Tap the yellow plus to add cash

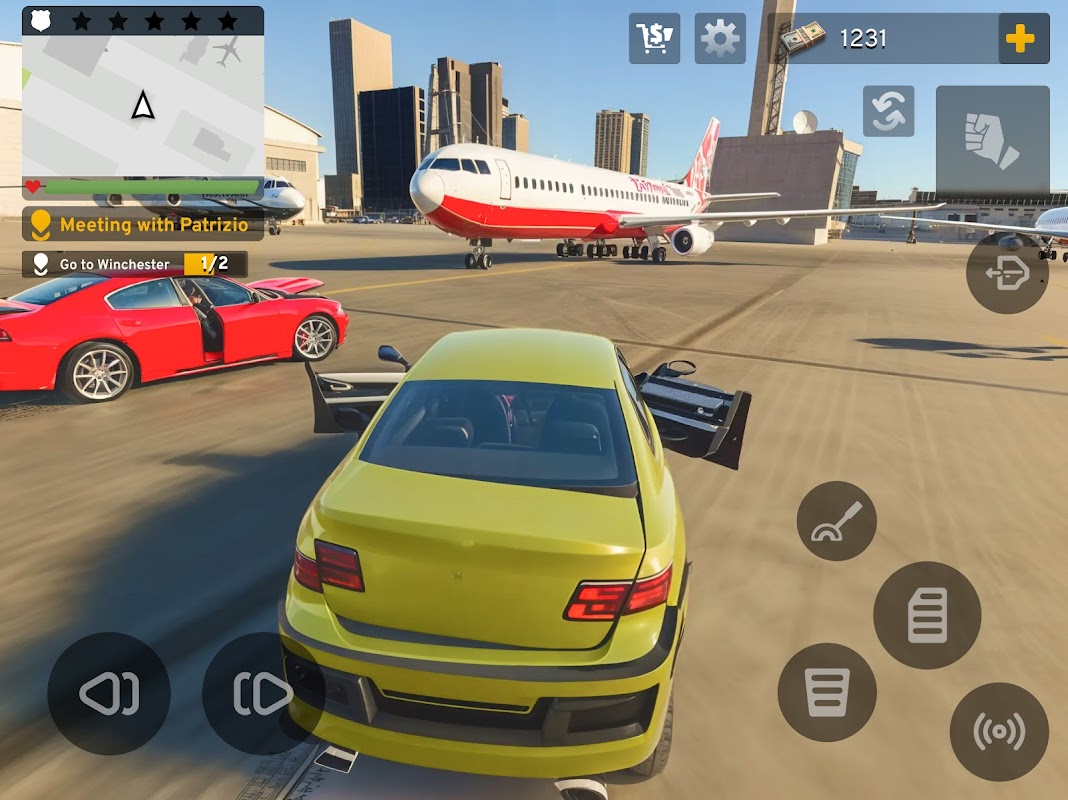(x=1020, y=39)
